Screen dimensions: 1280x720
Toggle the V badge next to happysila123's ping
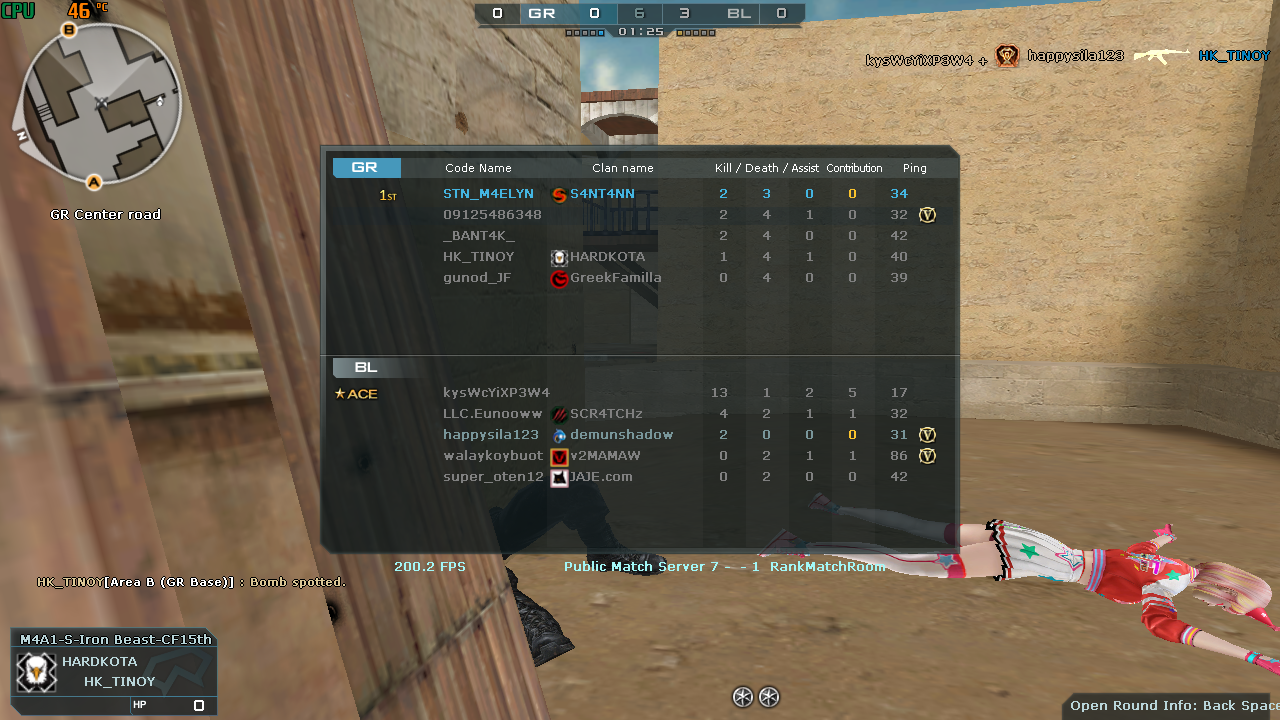927,435
